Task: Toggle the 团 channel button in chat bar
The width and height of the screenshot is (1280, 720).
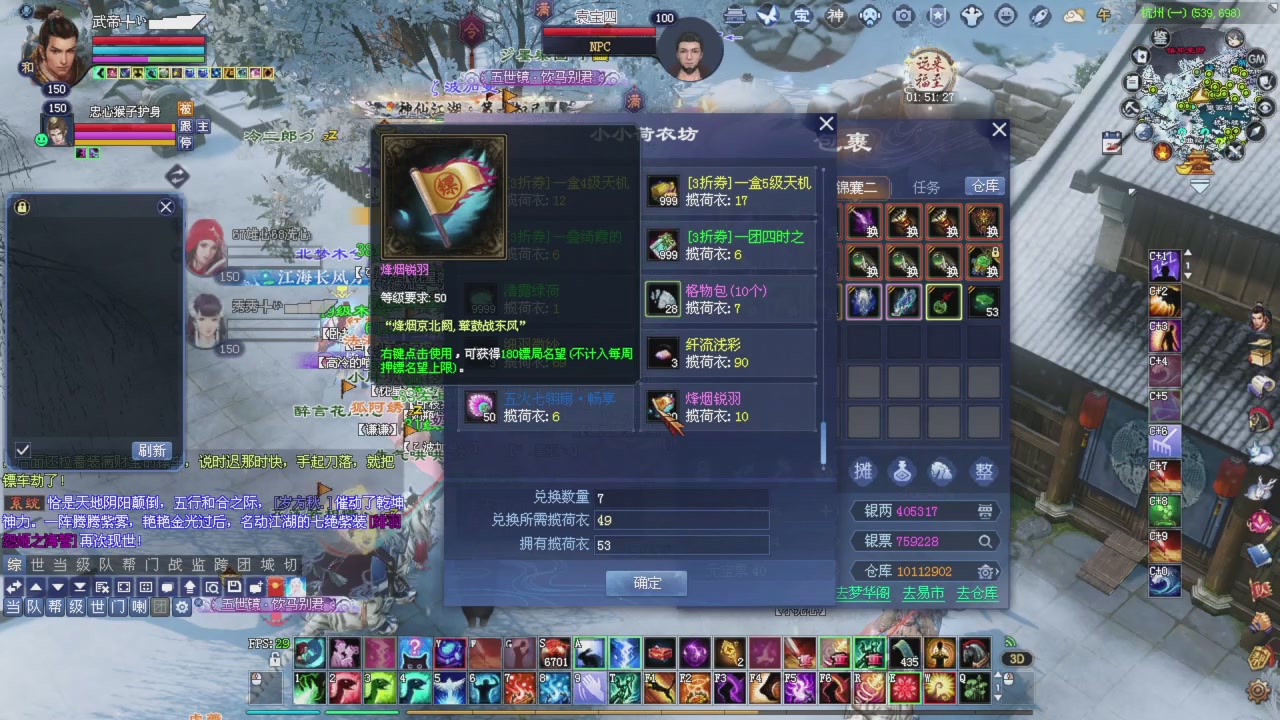Action: click(x=162, y=605)
